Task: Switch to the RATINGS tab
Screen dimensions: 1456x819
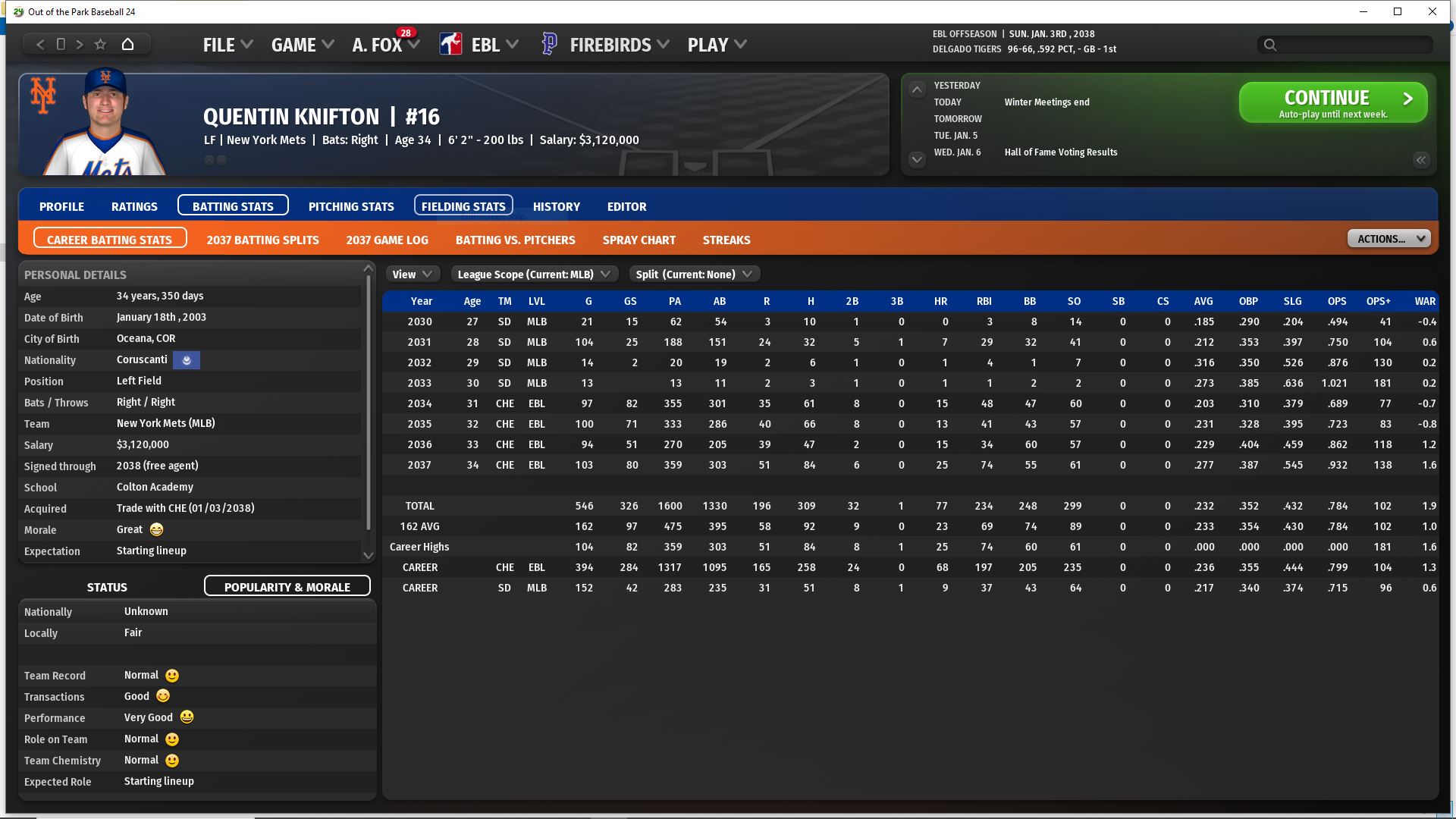Action: click(134, 206)
